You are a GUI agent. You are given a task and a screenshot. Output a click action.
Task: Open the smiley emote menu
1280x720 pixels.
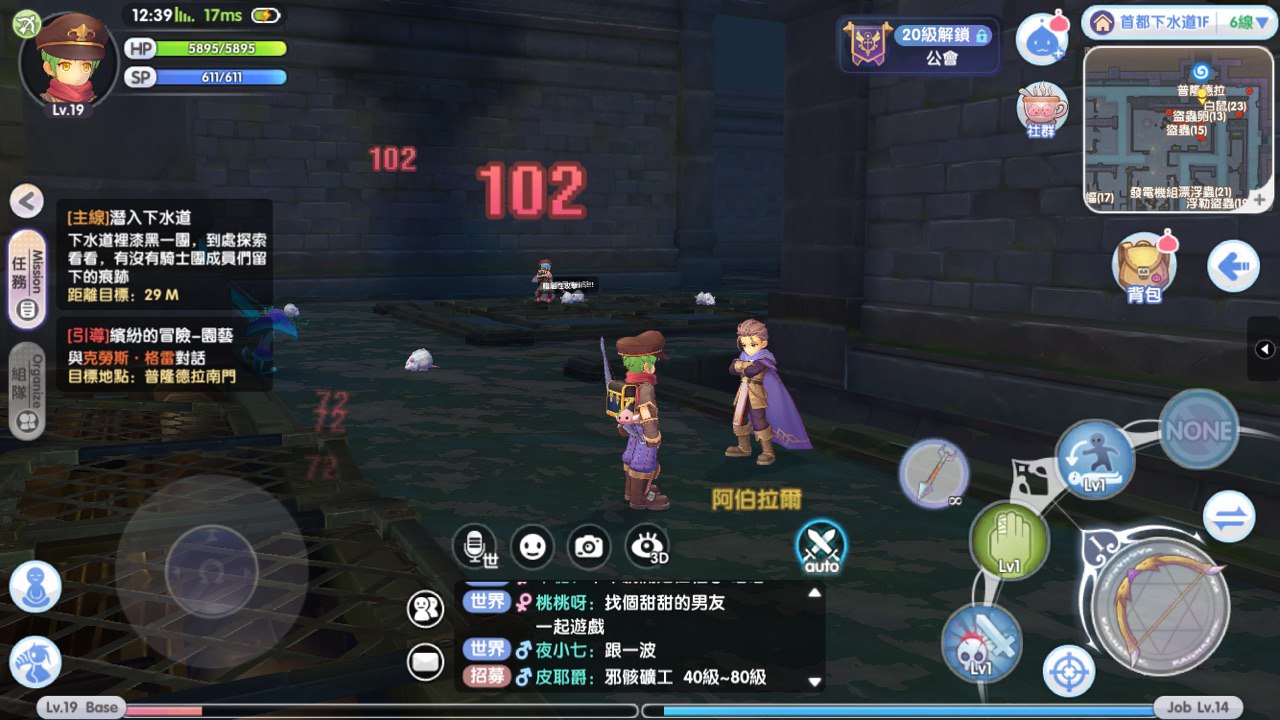(x=532, y=546)
